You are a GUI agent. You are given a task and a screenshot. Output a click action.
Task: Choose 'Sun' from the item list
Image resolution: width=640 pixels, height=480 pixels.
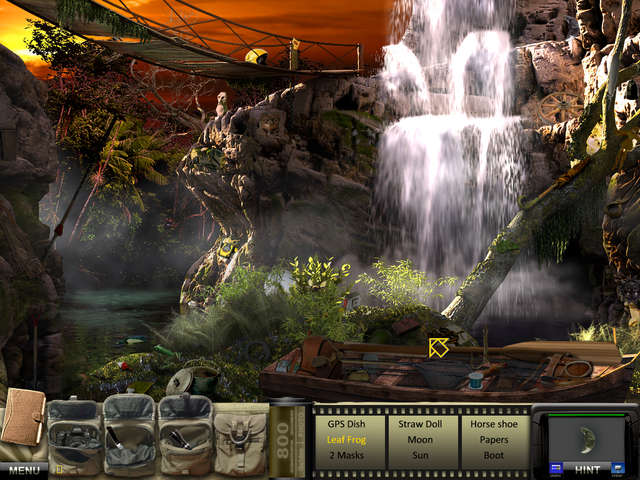tap(421, 455)
